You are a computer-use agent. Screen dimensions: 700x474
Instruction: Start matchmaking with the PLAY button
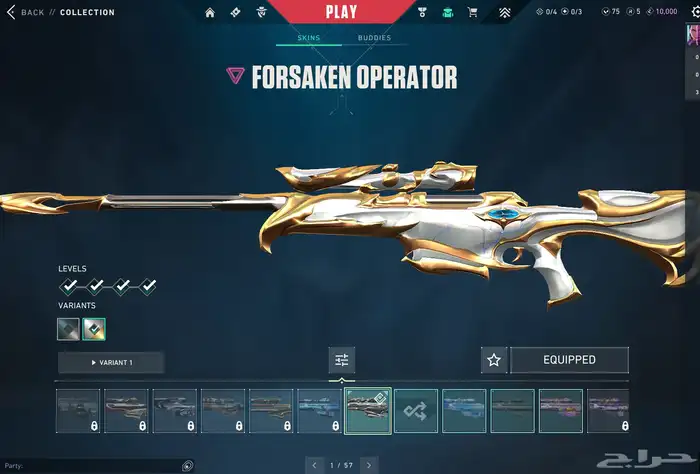[341, 12]
